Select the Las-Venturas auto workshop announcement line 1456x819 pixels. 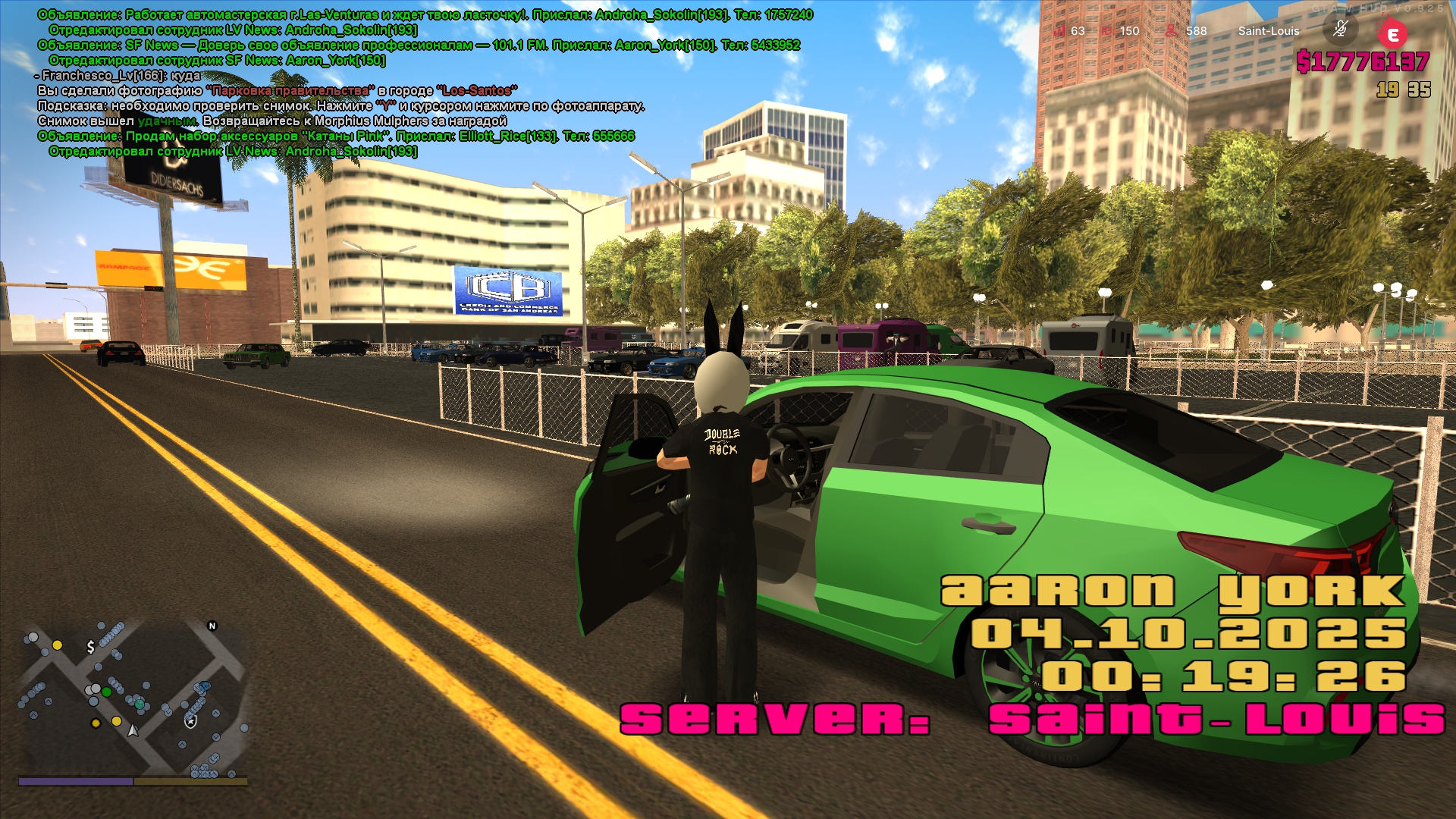coord(425,15)
